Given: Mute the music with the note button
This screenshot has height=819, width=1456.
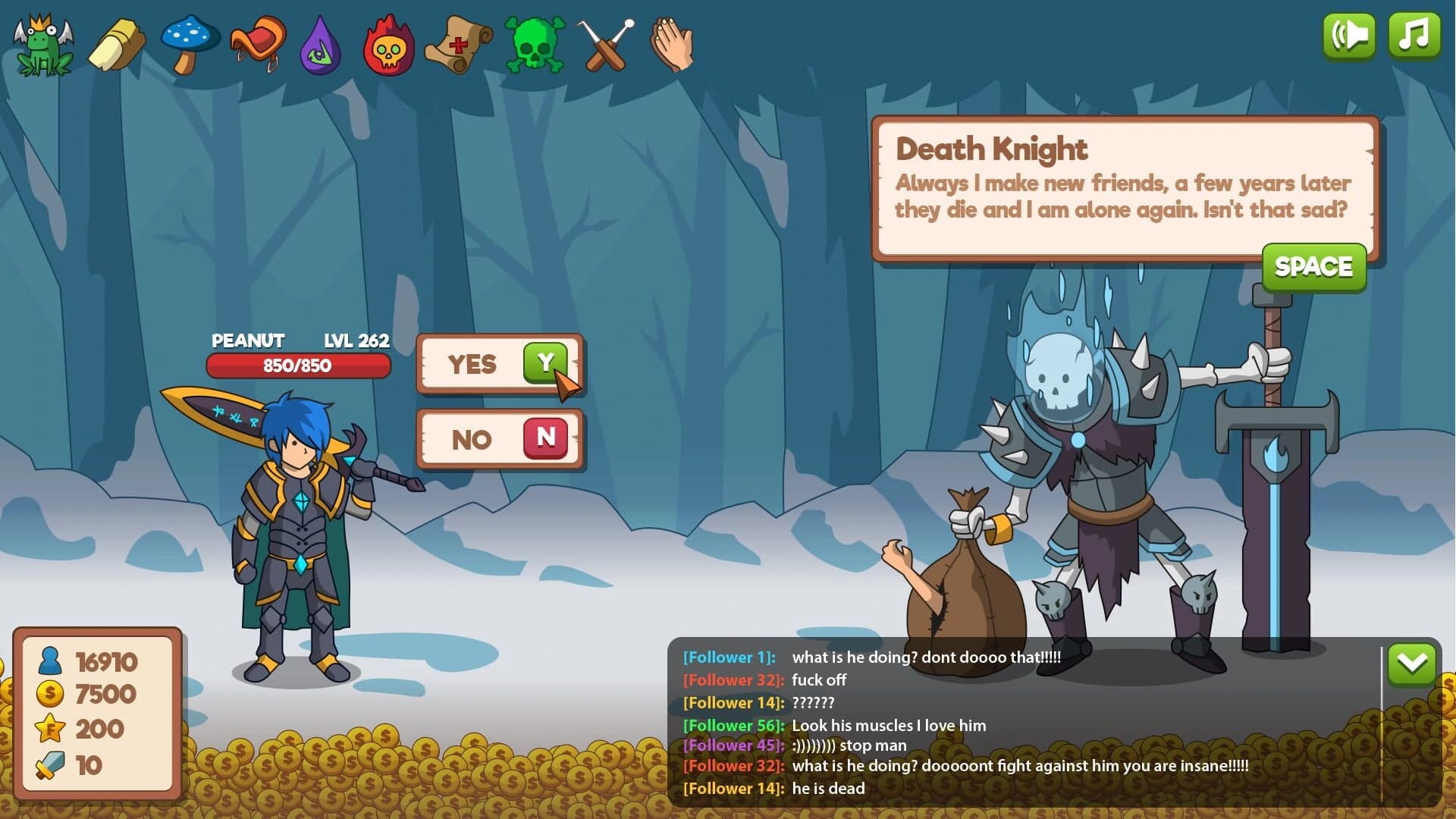Looking at the screenshot, I should (1414, 34).
